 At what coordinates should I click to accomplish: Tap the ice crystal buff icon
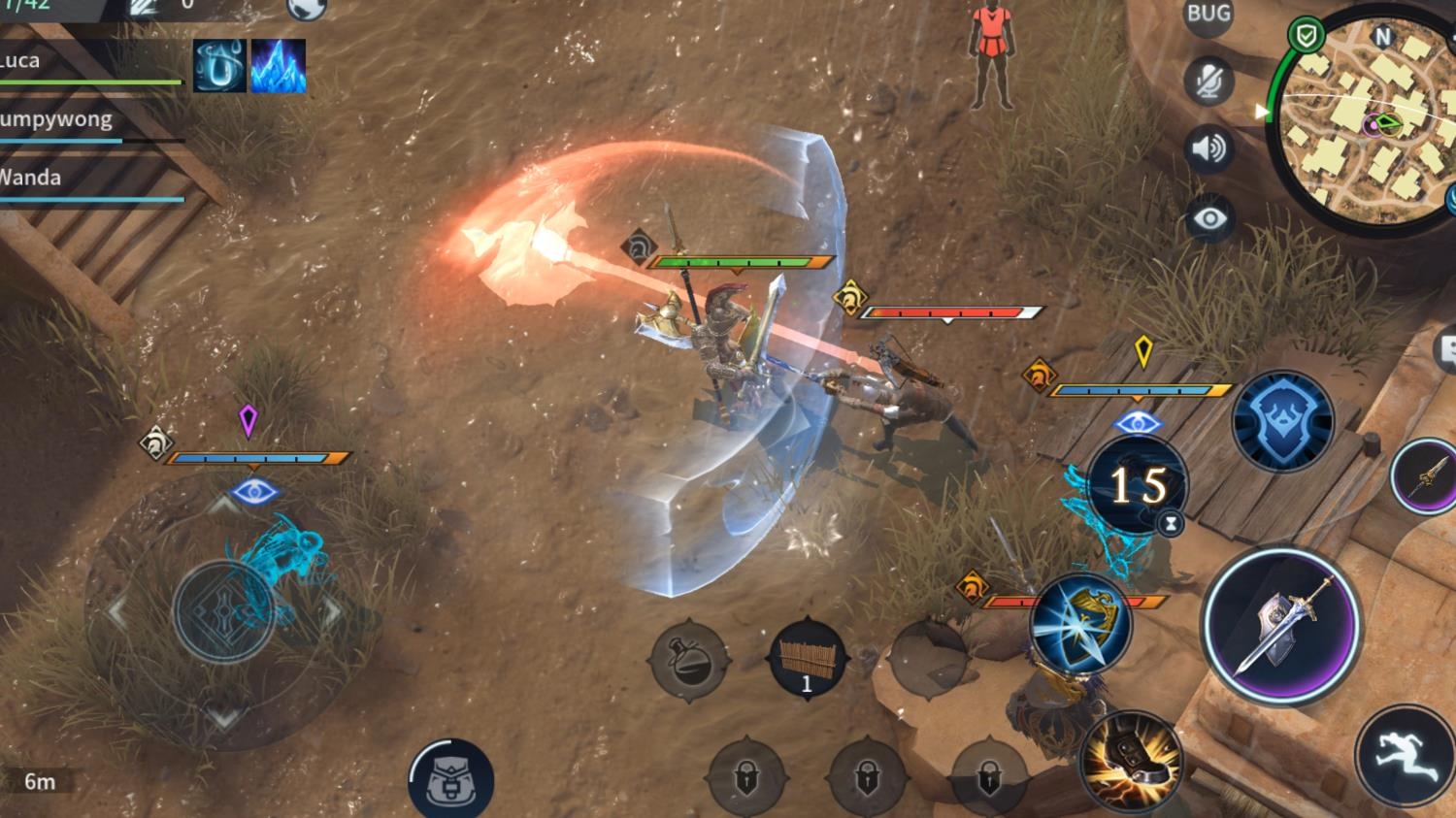(x=279, y=66)
